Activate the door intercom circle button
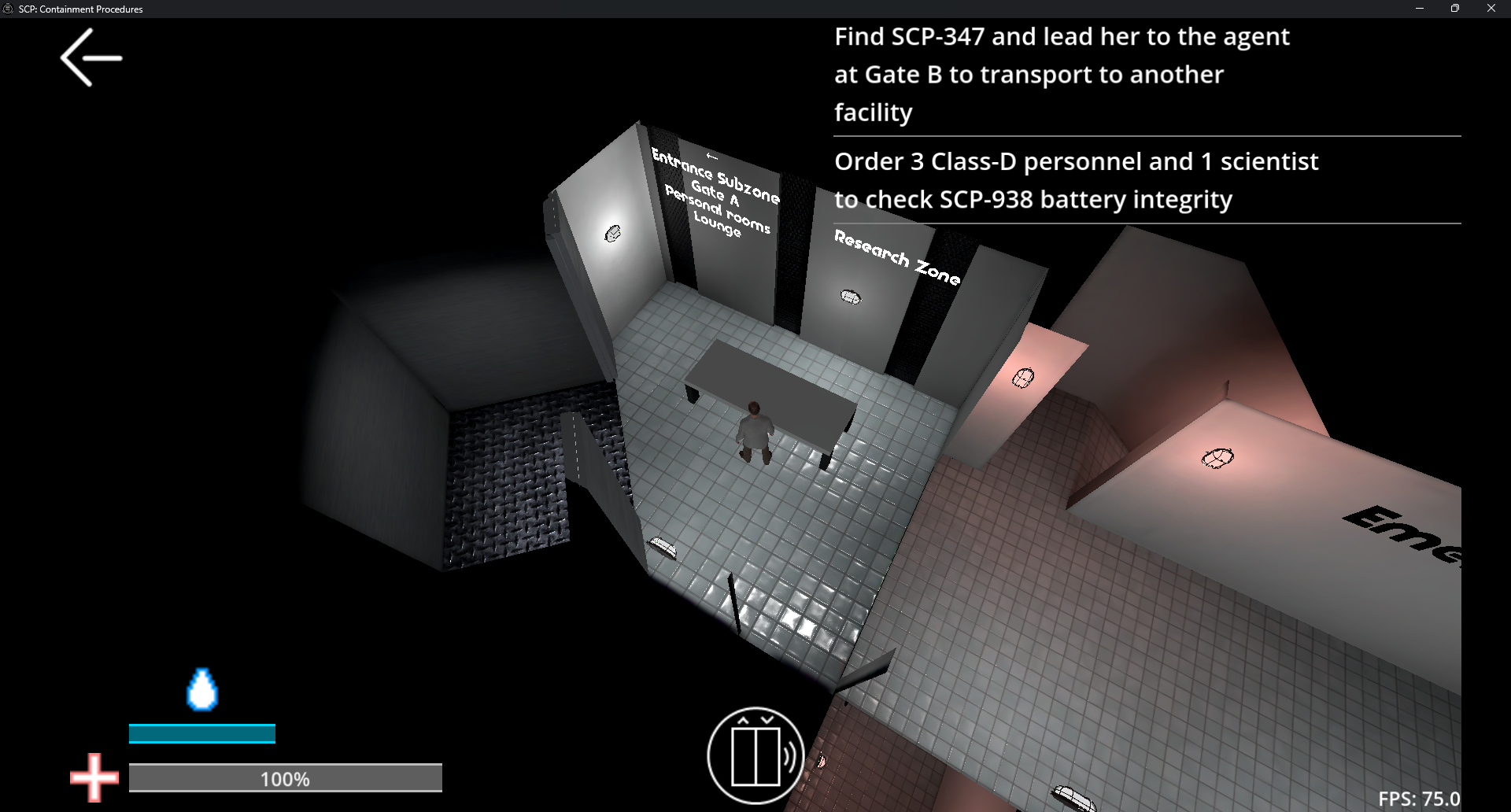This screenshot has width=1511, height=812. [755, 755]
